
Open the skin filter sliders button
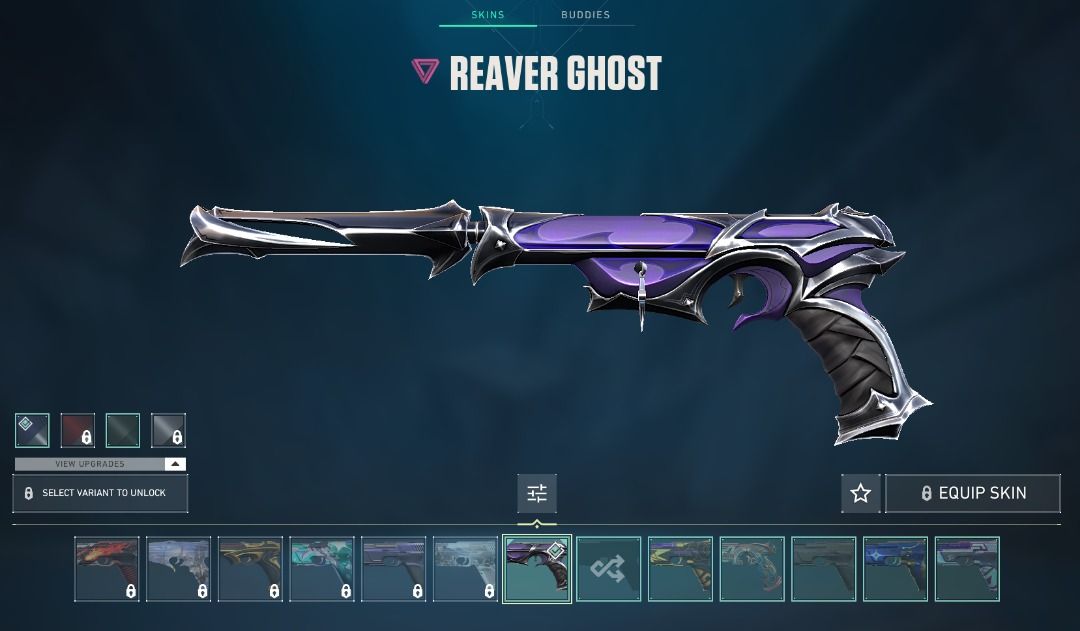[x=537, y=493]
